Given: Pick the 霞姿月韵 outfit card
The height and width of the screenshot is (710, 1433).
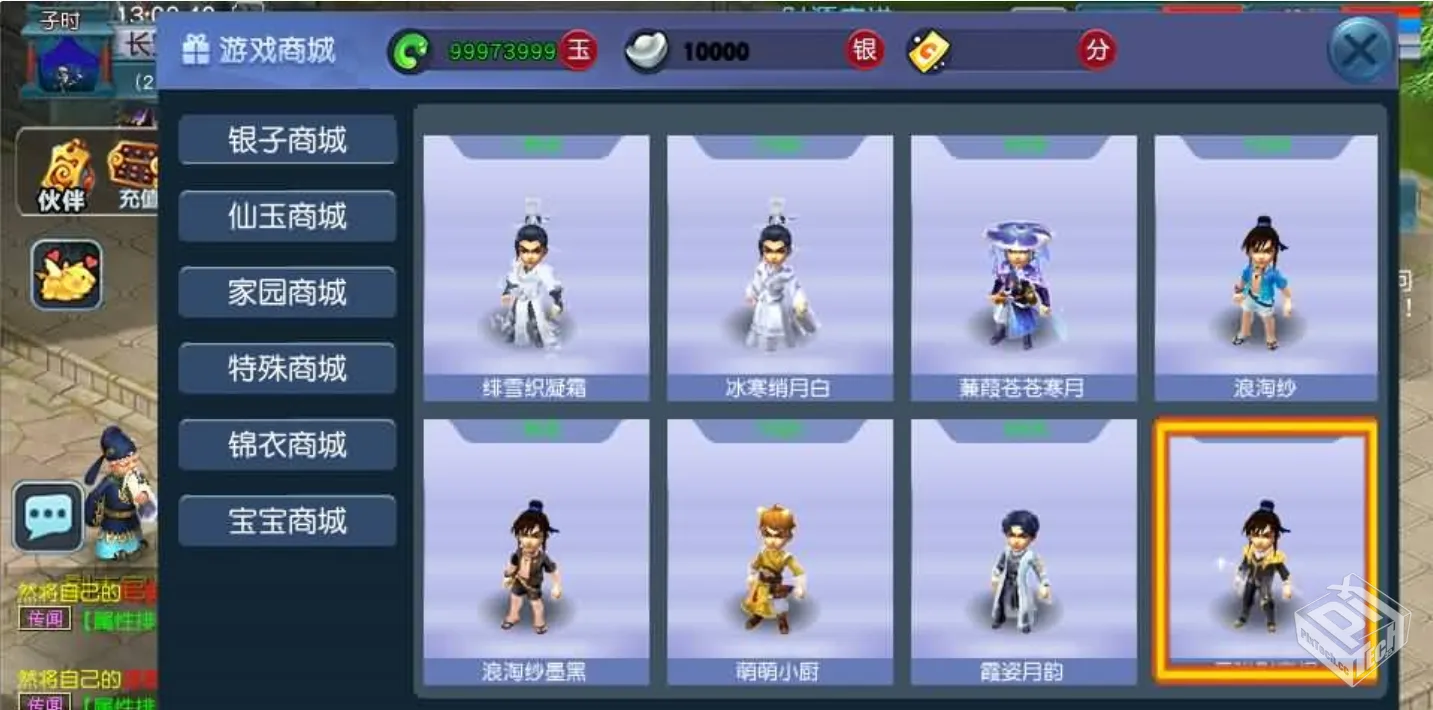Looking at the screenshot, I should pos(1023,552).
